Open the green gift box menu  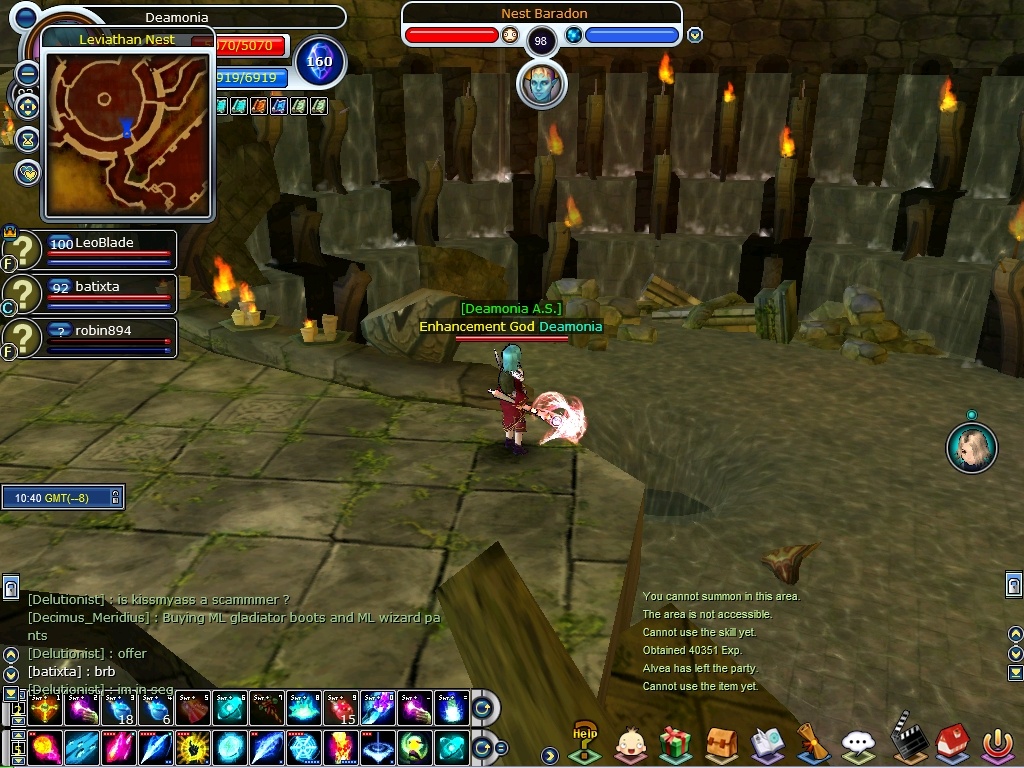coord(676,744)
